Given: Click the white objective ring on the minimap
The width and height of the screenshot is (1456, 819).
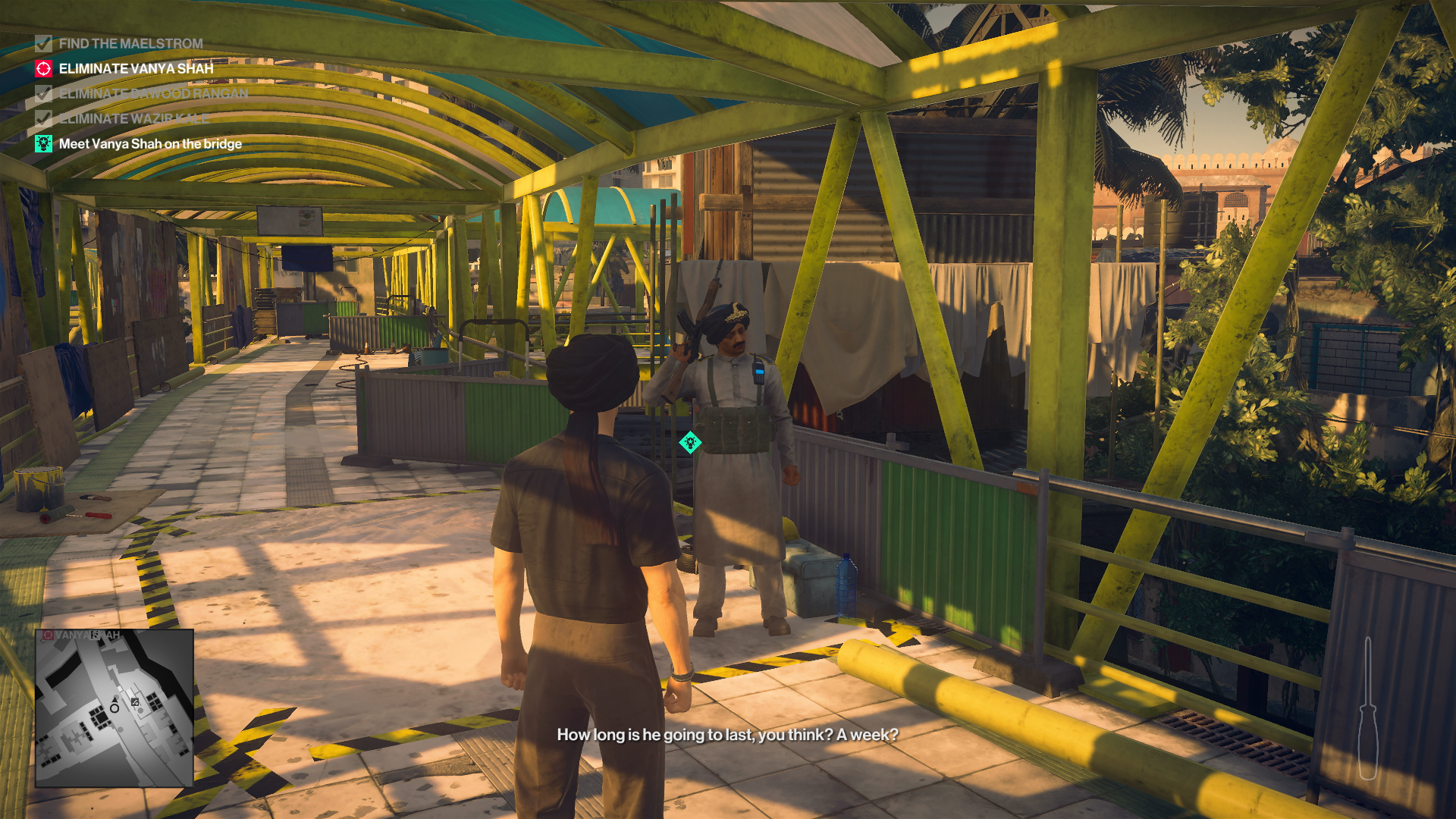Looking at the screenshot, I should click(114, 709).
